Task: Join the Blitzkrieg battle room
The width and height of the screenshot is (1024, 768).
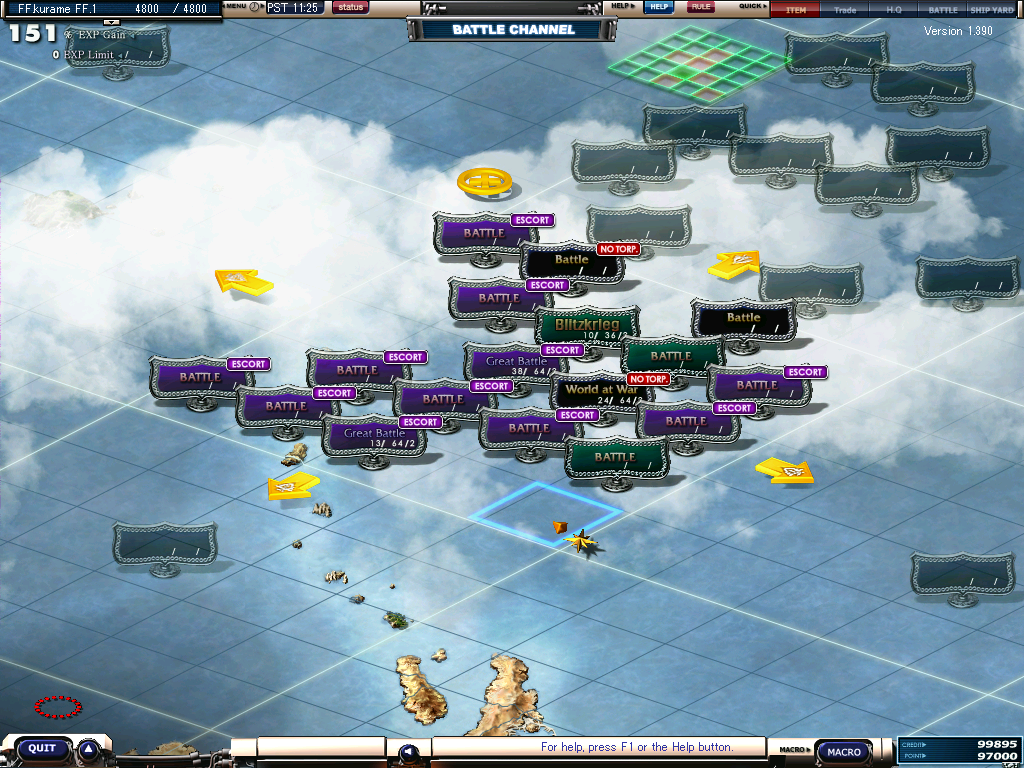Action: (587, 325)
